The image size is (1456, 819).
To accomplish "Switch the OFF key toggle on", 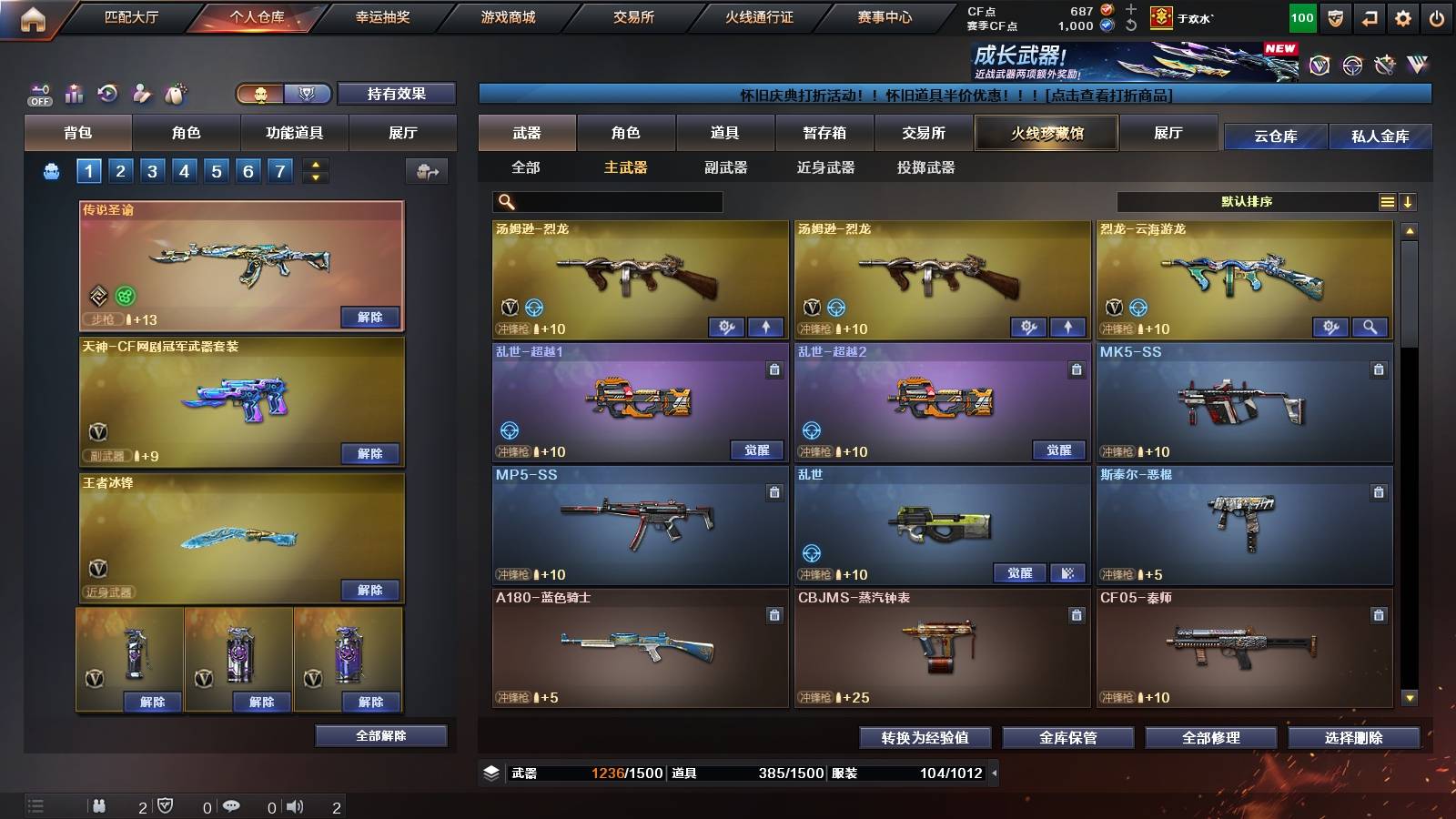I will pyautogui.click(x=38, y=92).
